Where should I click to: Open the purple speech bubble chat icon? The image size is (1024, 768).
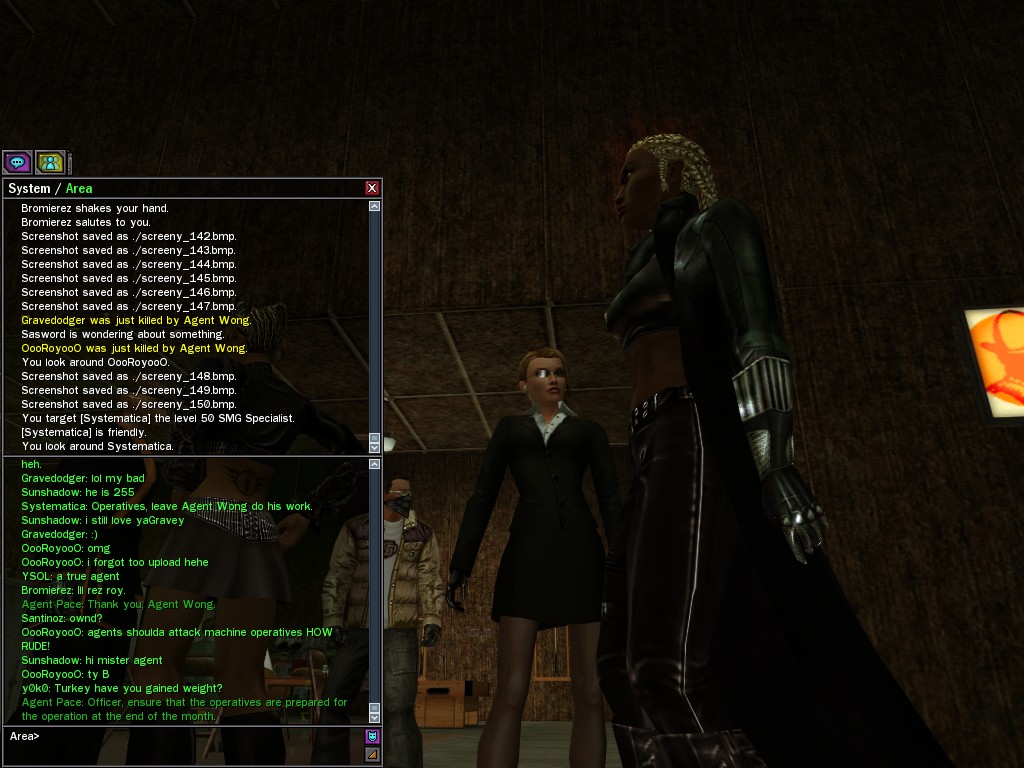17,162
